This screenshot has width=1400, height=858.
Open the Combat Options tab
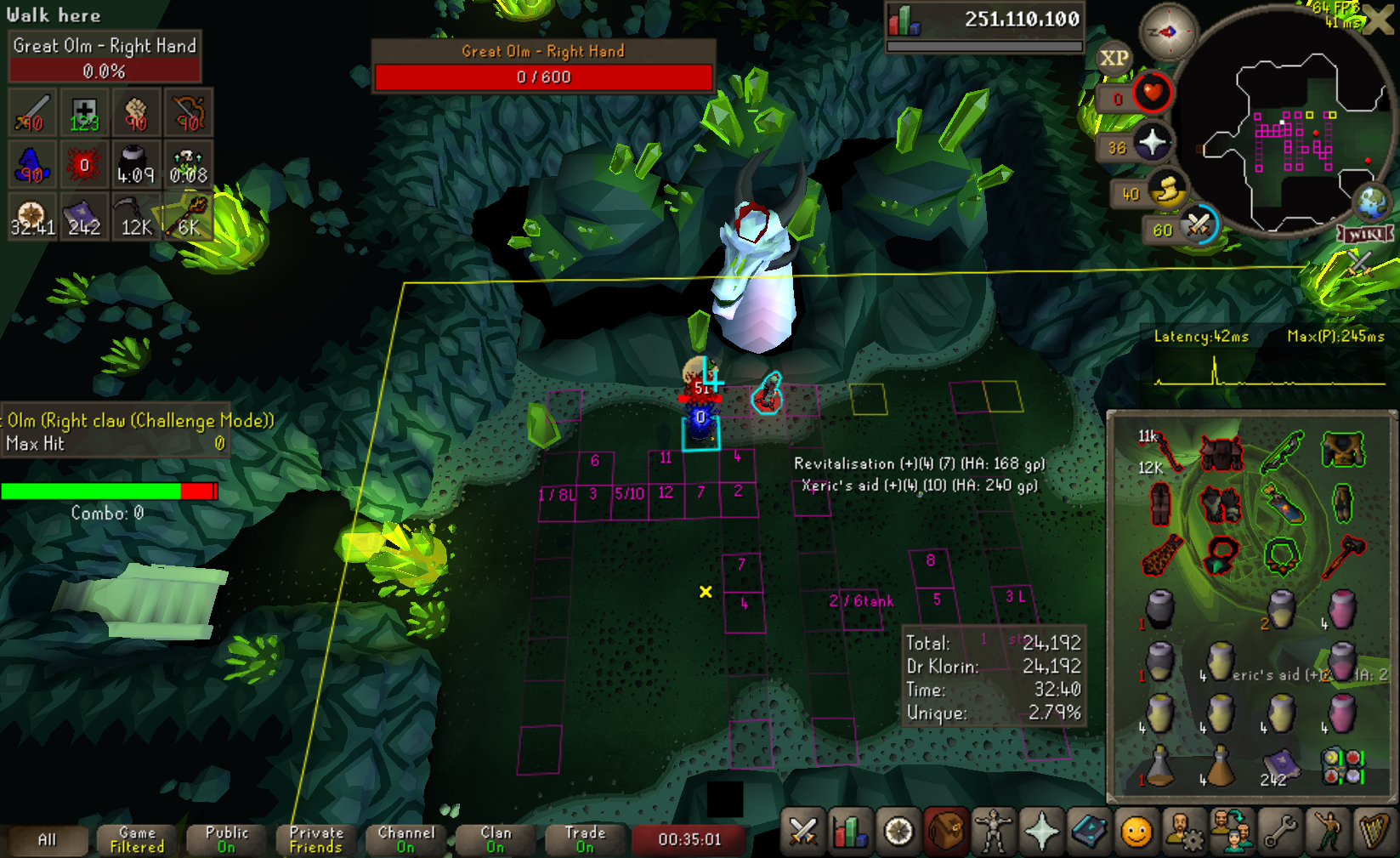pos(802,832)
